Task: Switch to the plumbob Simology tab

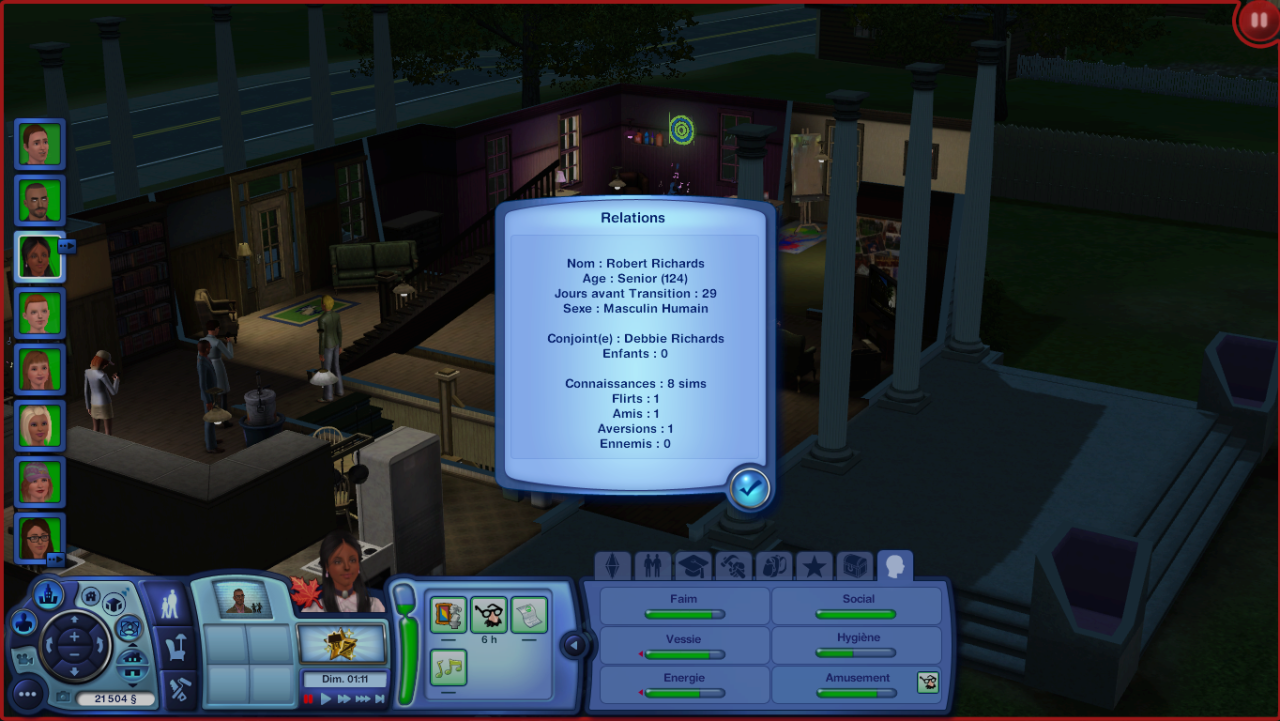Action: [x=612, y=566]
